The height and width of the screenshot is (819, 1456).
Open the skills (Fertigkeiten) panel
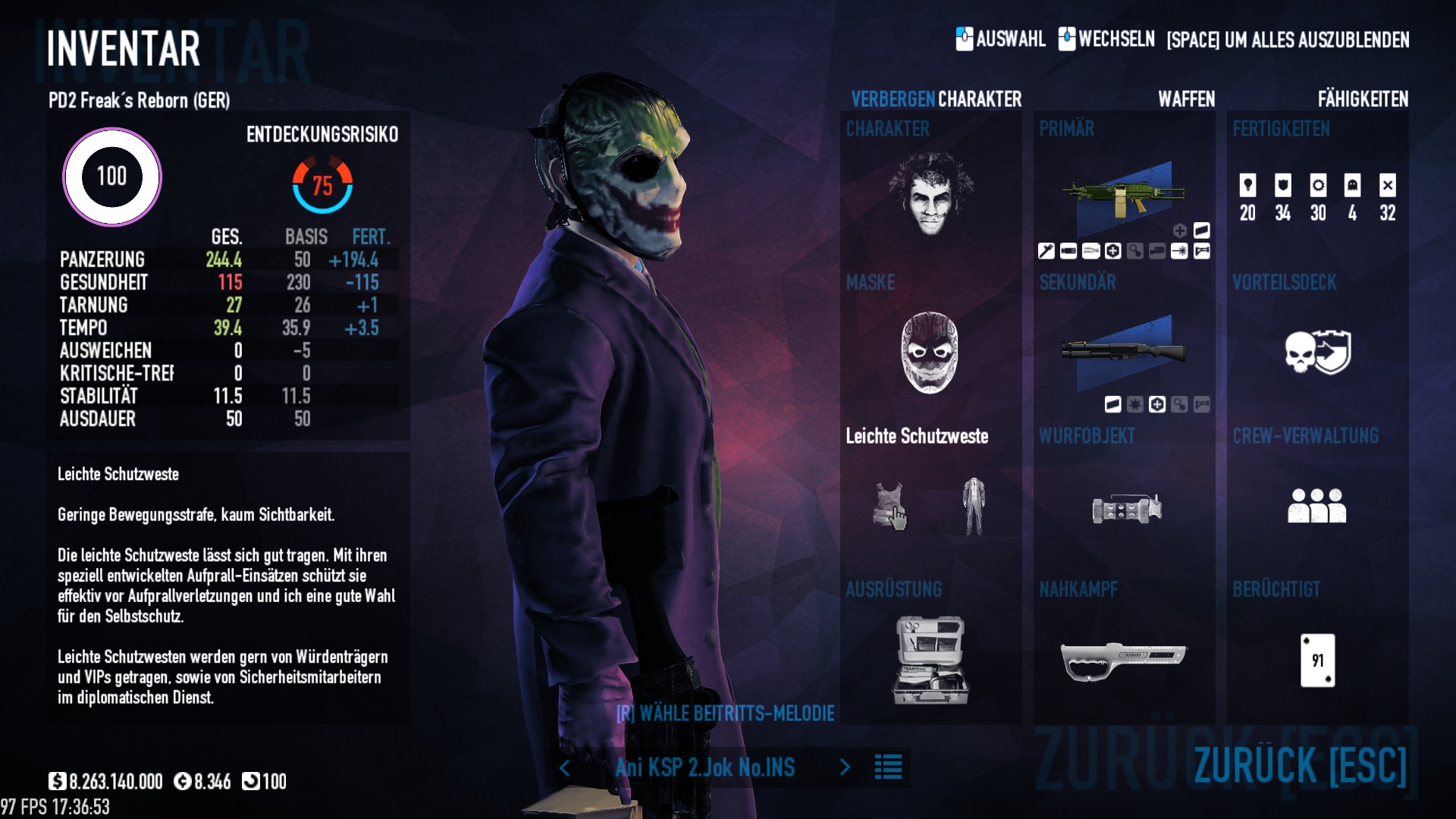[x=1317, y=197]
